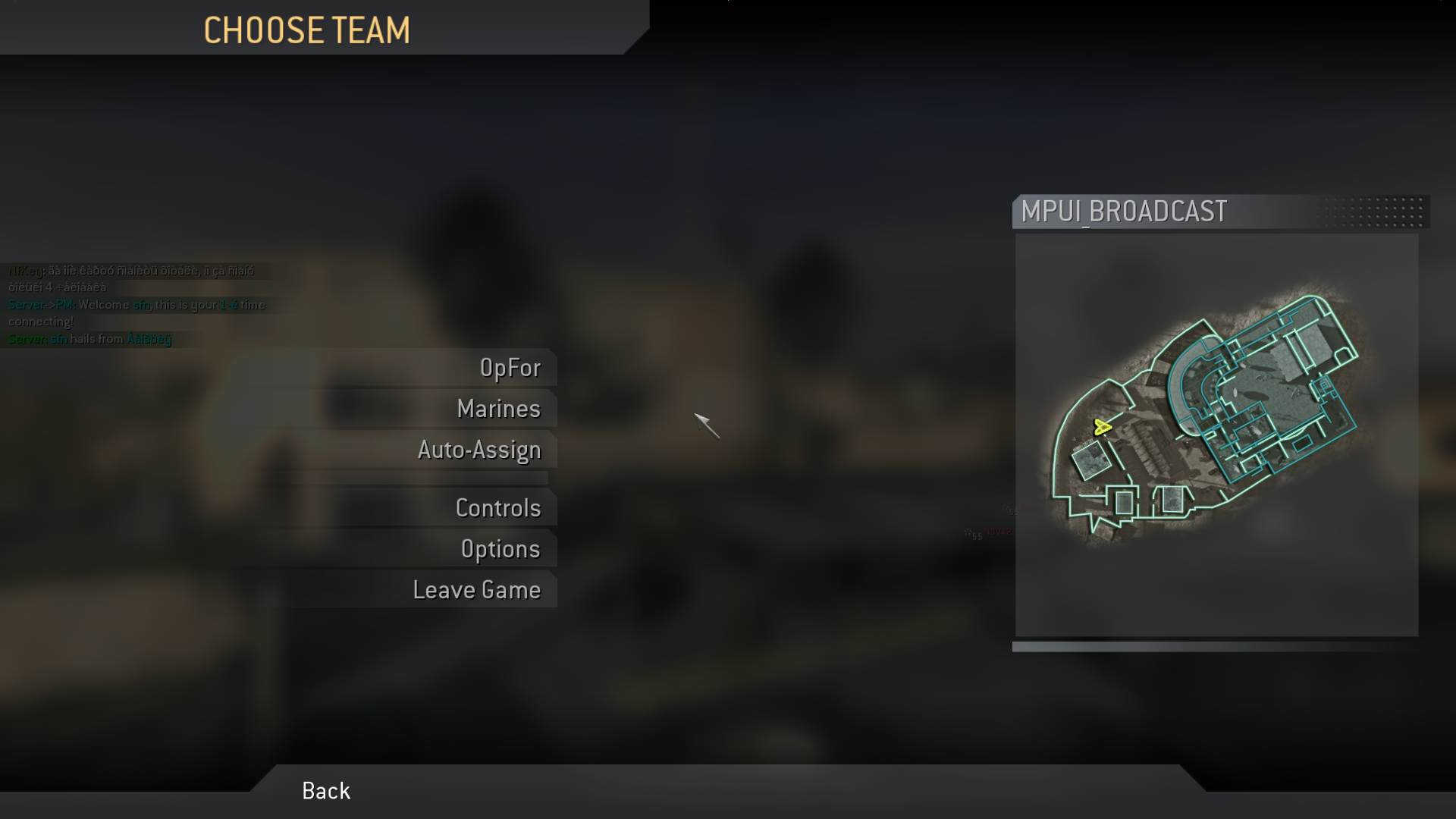Image resolution: width=1456 pixels, height=819 pixels.
Task: Go Back from team selection
Action: pyautogui.click(x=326, y=791)
